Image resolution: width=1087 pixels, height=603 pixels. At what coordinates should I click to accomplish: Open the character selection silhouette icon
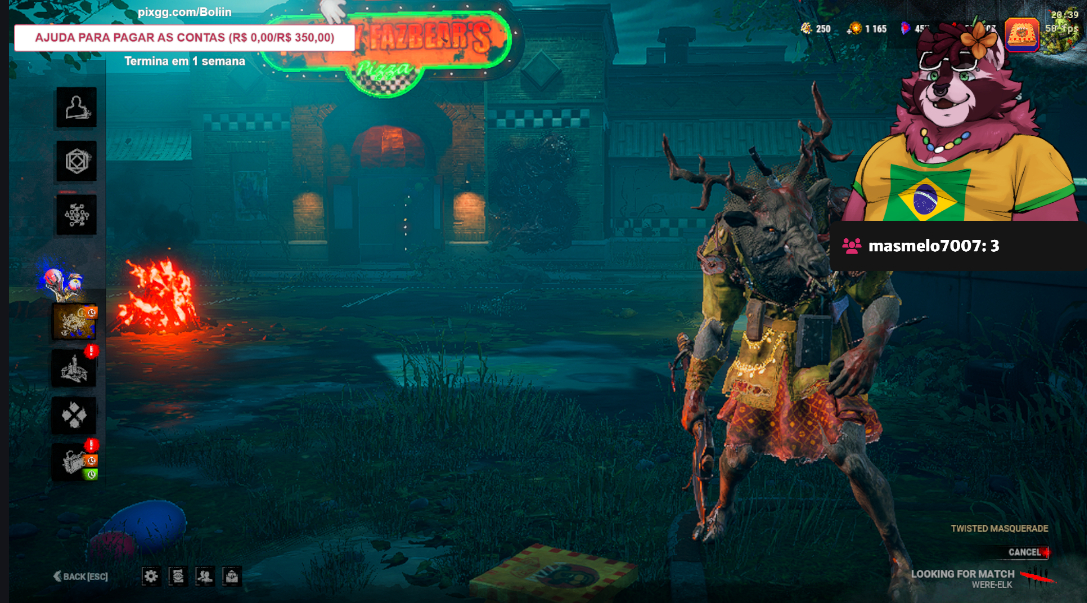tap(76, 107)
